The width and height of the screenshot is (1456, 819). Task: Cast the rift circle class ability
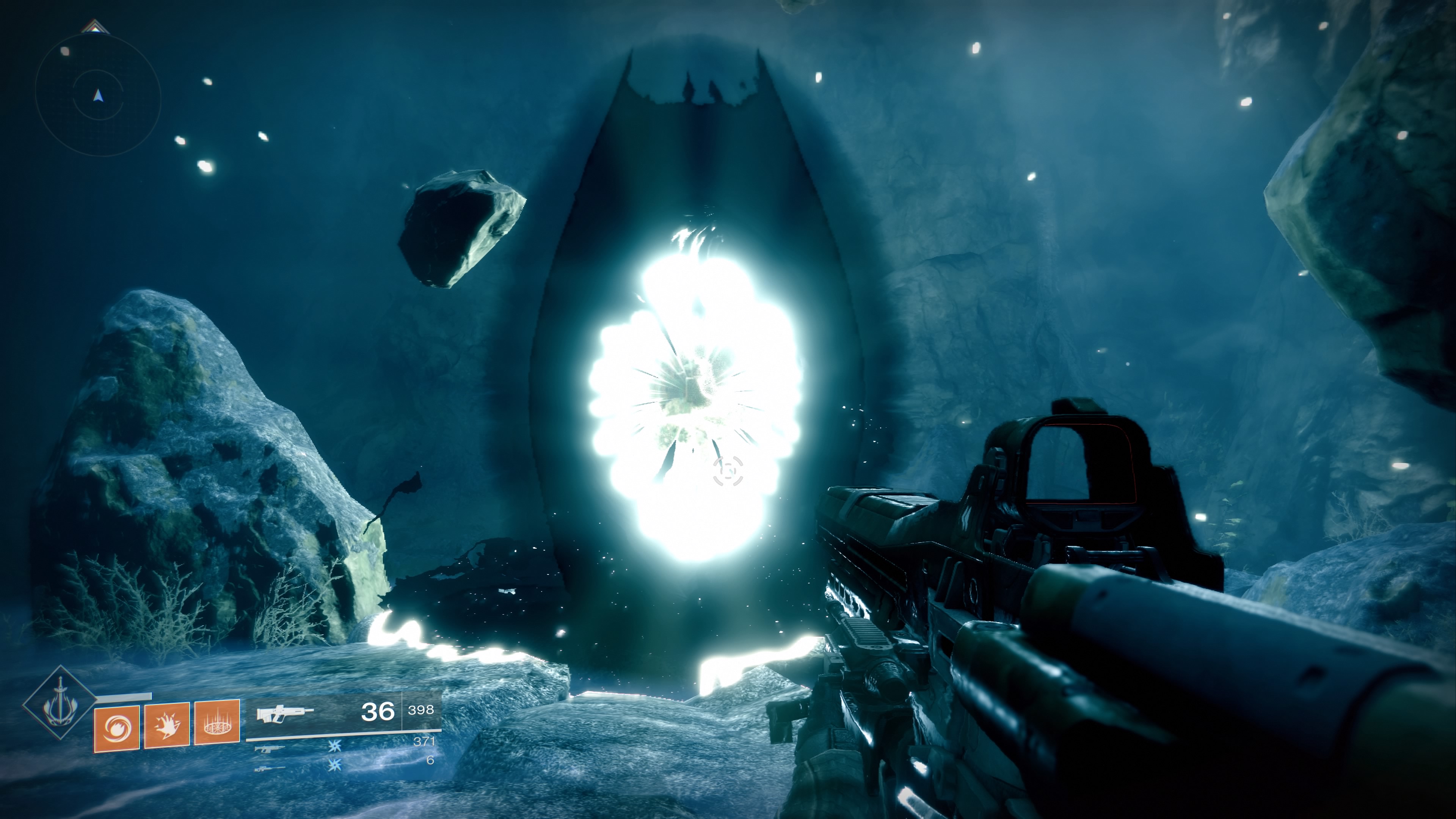coord(217,723)
